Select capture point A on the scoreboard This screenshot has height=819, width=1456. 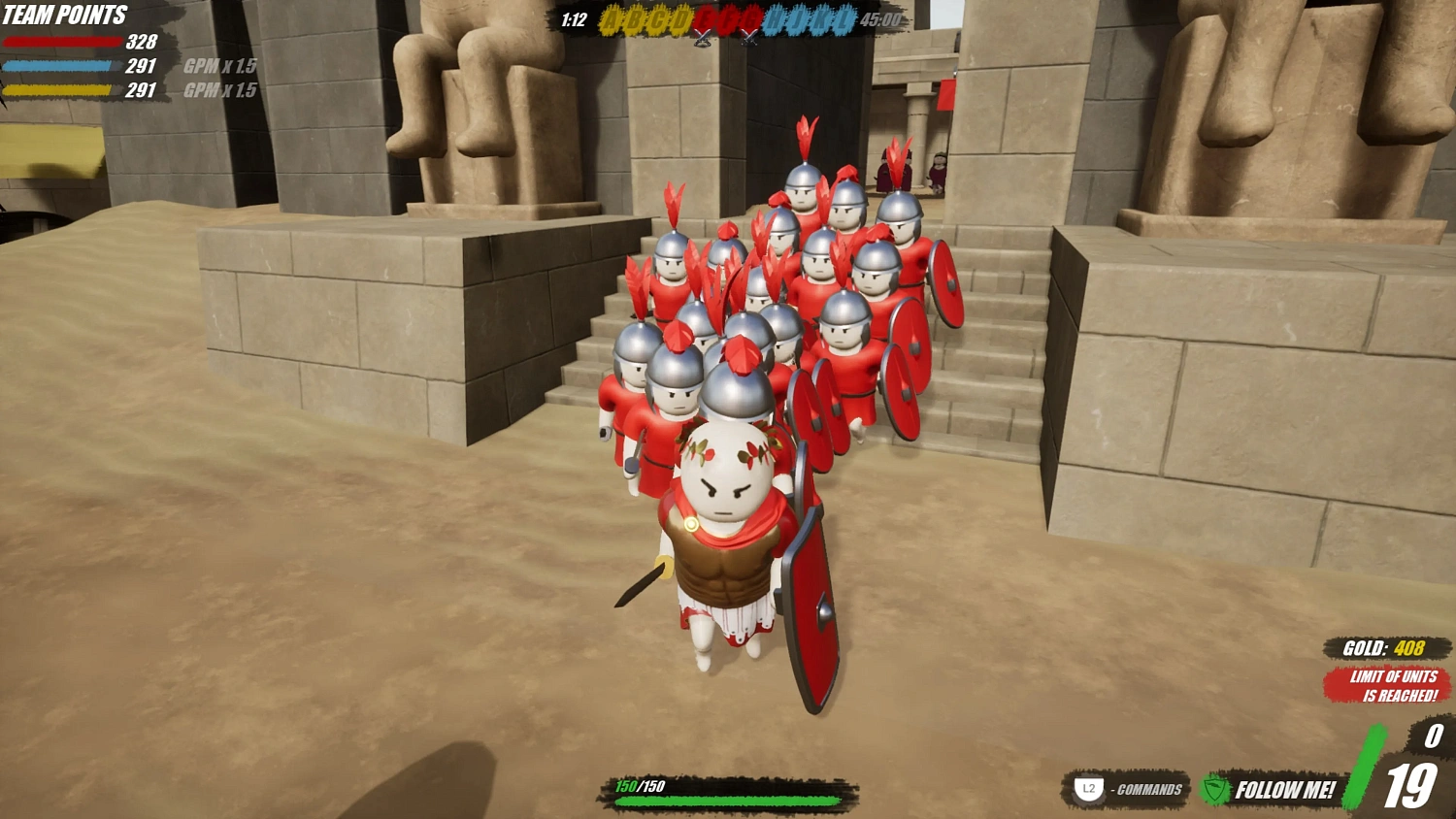point(611,17)
